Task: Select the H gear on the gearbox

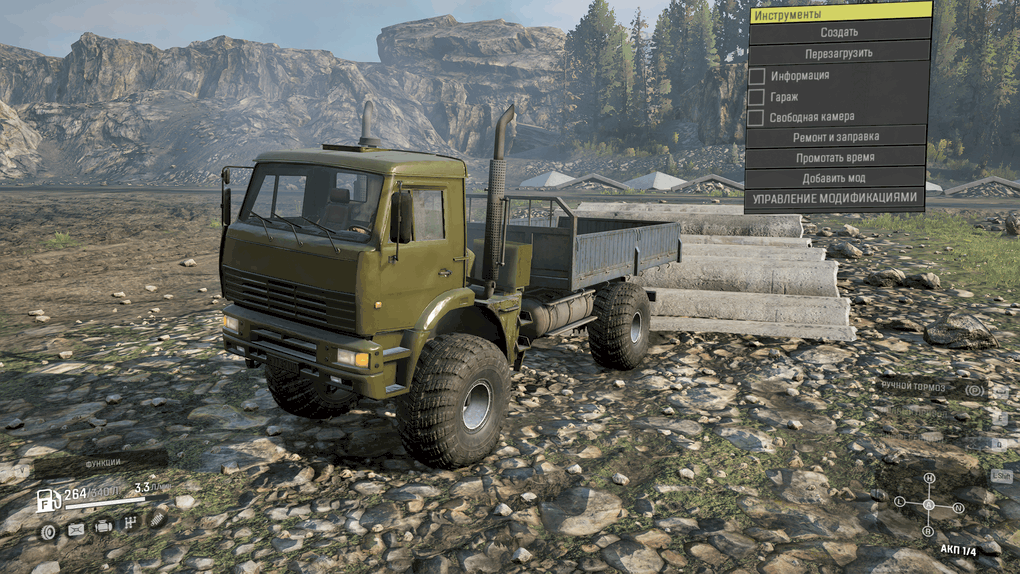Action: (x=929, y=479)
